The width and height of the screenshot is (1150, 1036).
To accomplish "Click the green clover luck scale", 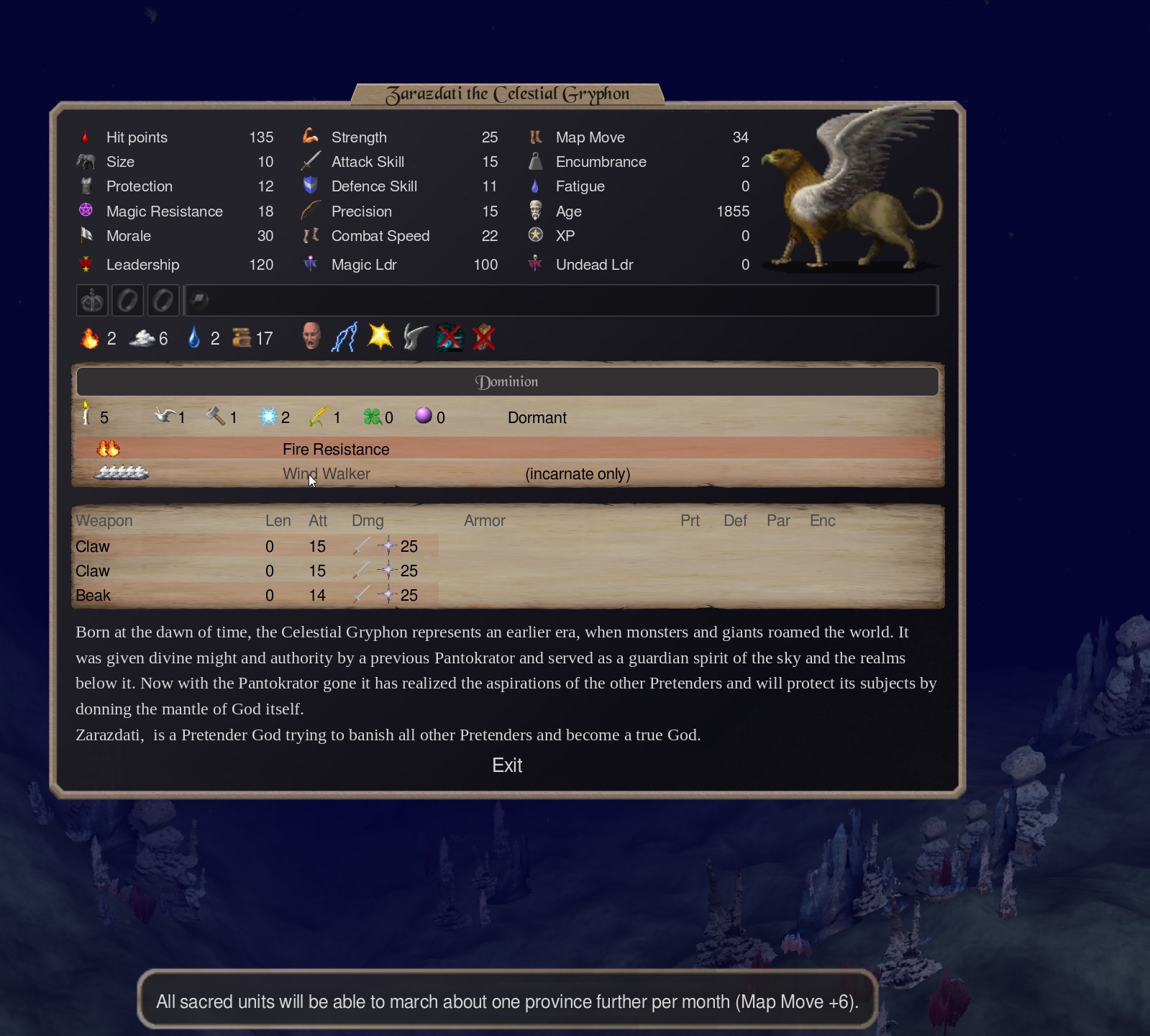I will [372, 417].
